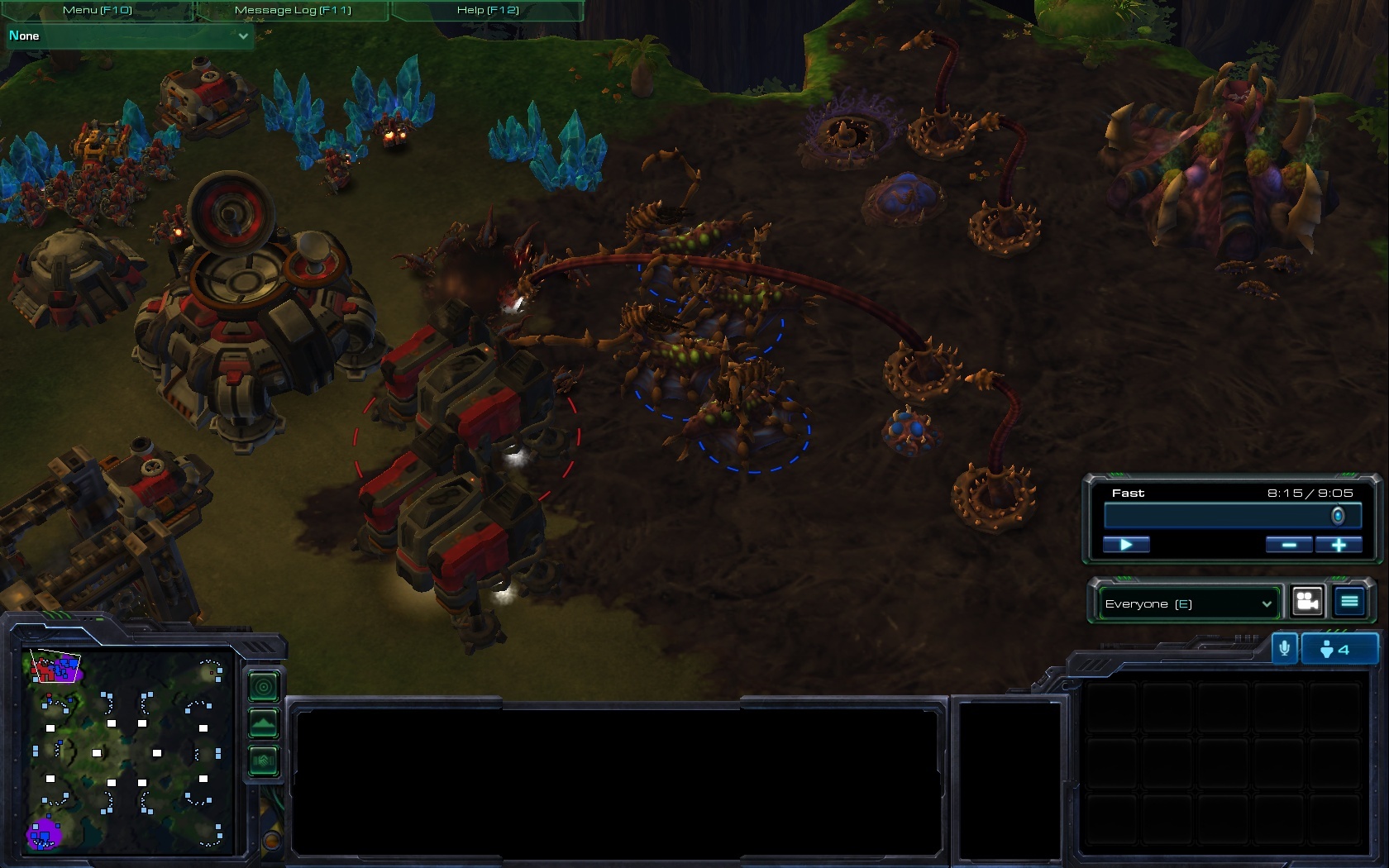Resume replay with the play button
1389x868 pixels.
[1126, 544]
